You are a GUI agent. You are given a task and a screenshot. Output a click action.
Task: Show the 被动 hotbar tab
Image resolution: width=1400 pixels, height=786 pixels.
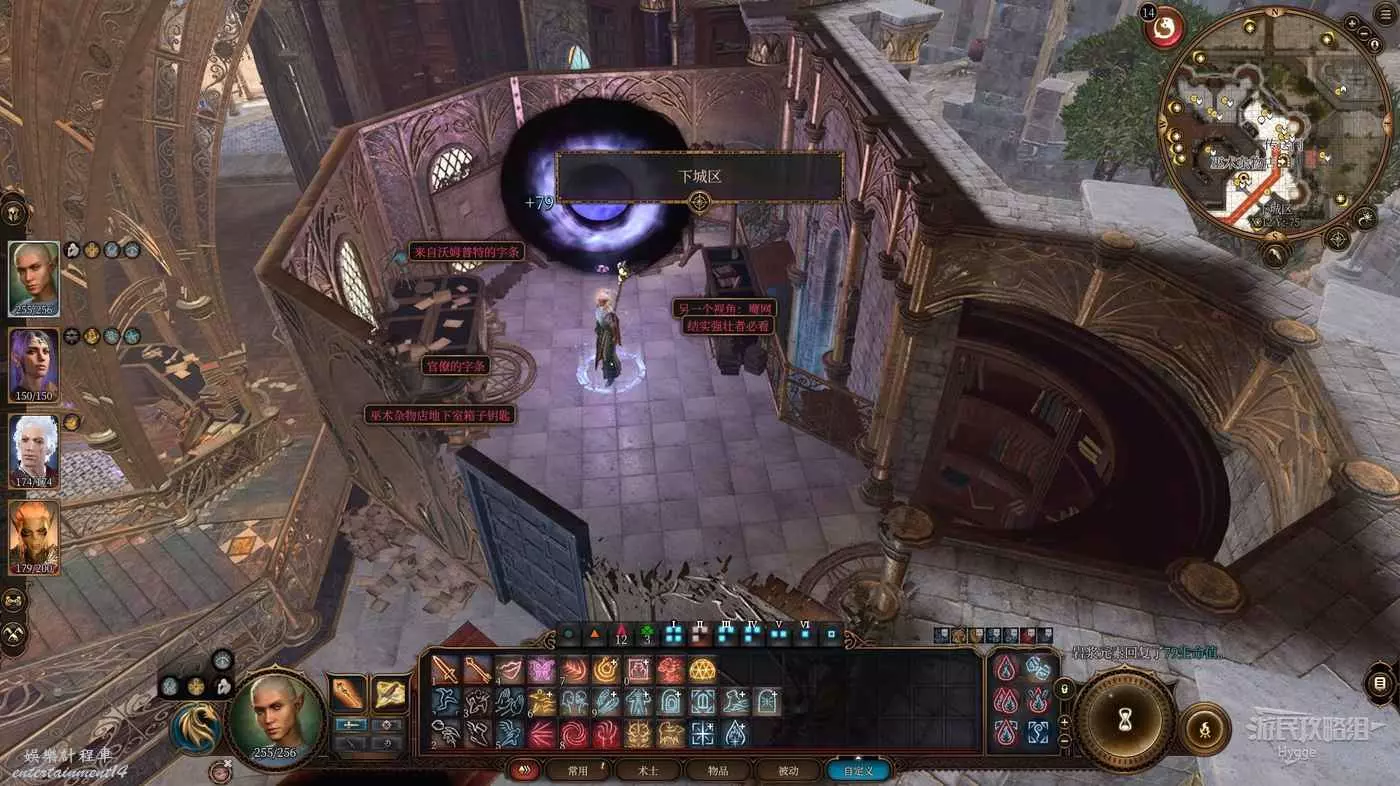point(789,771)
